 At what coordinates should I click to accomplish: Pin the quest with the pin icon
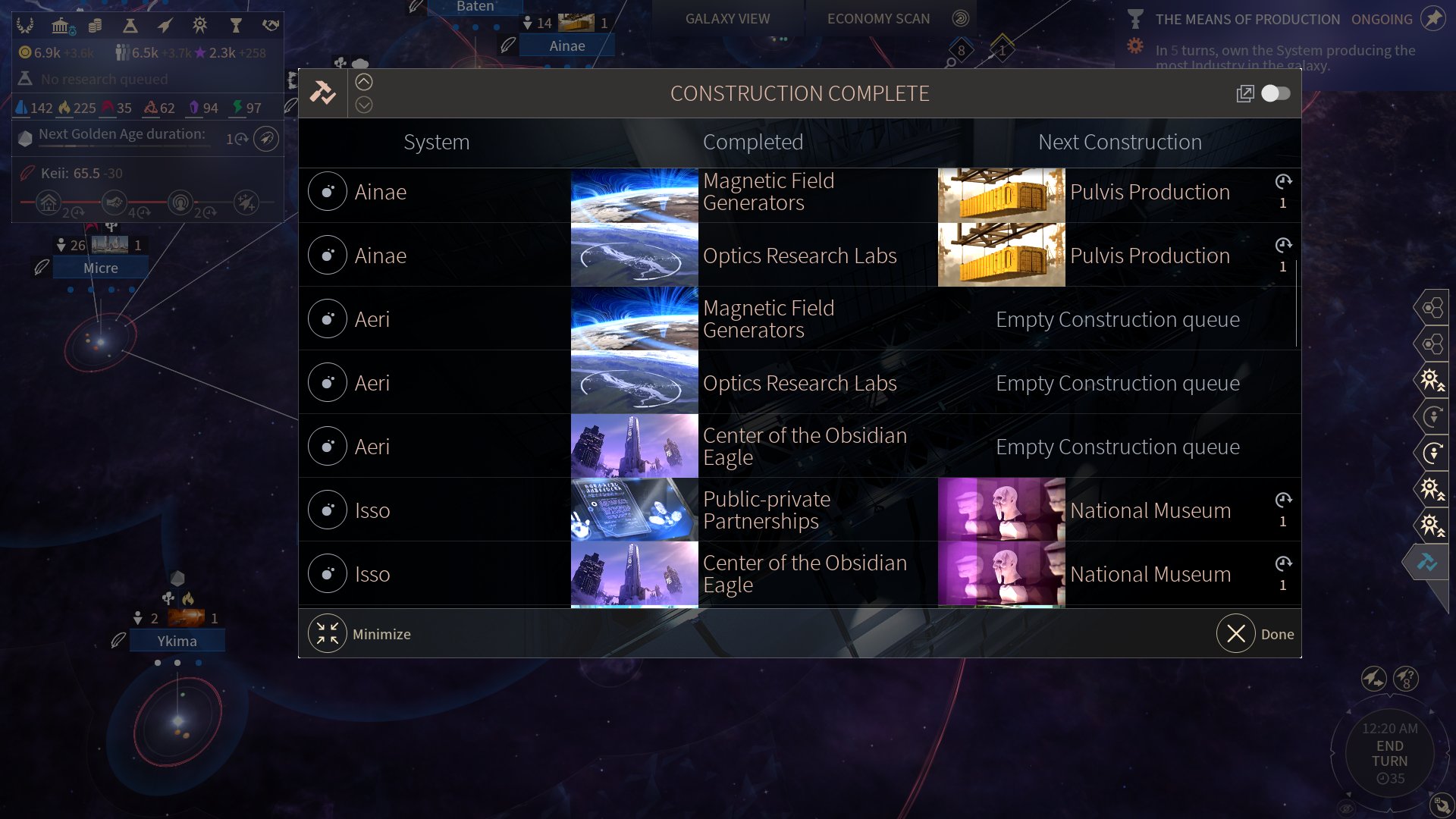1432,18
